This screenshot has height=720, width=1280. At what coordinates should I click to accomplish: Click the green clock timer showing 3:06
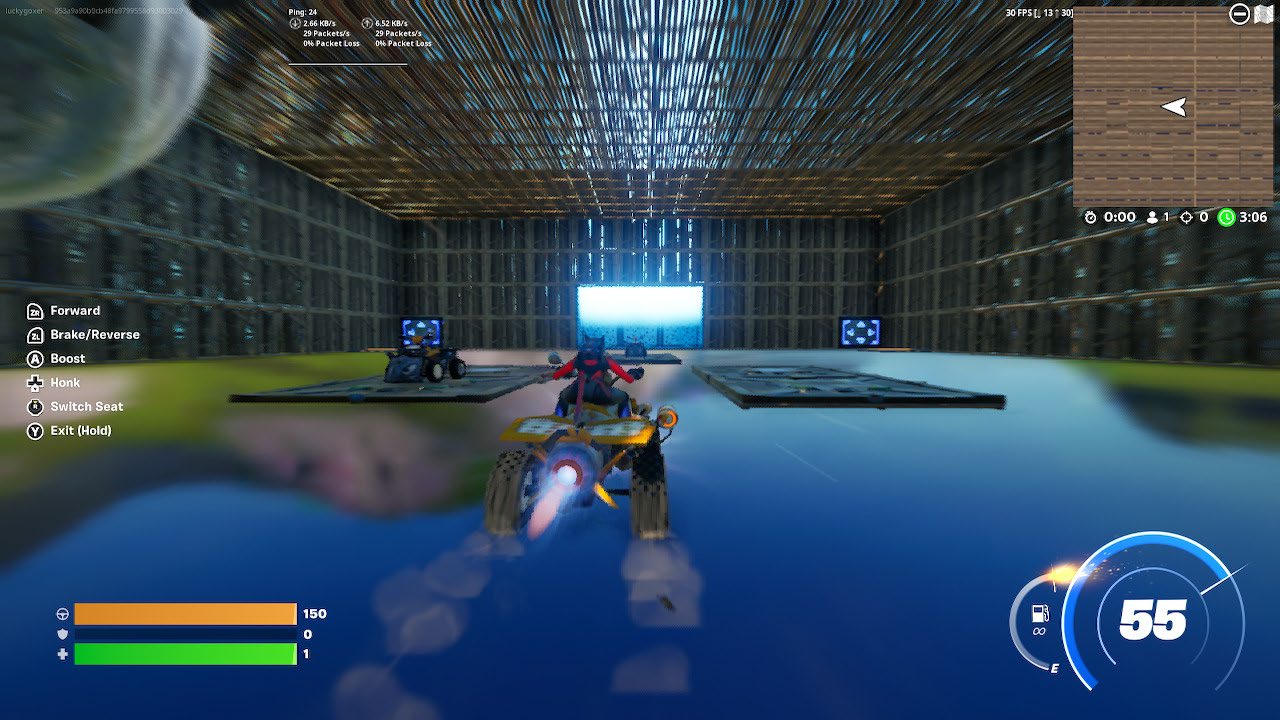tap(1228, 217)
